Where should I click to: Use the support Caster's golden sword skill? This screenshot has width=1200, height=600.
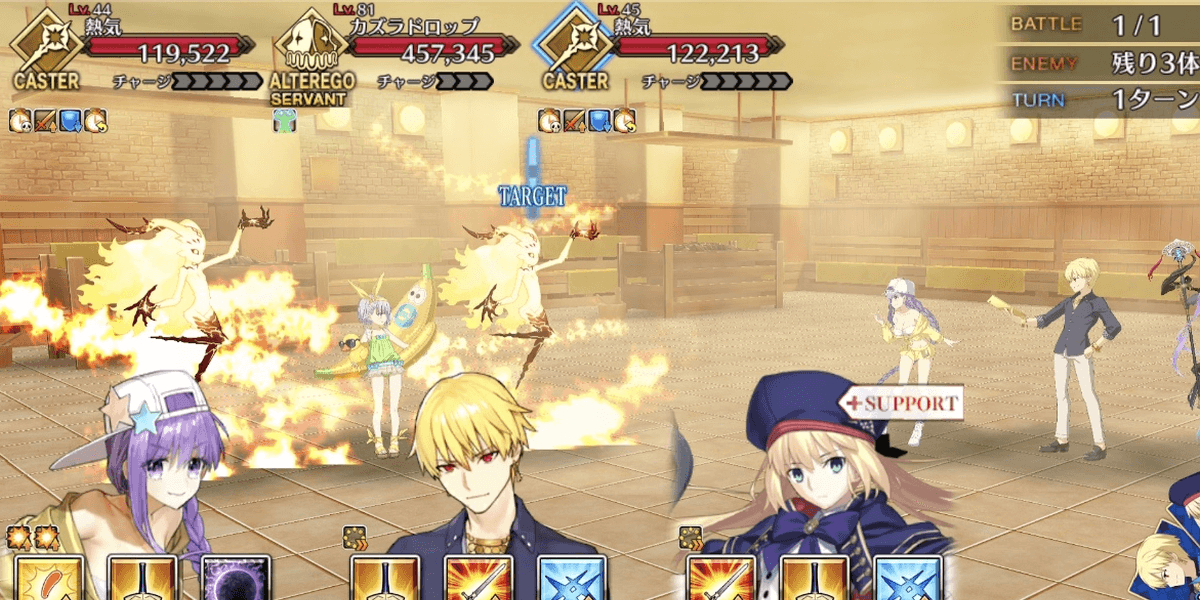(814, 580)
